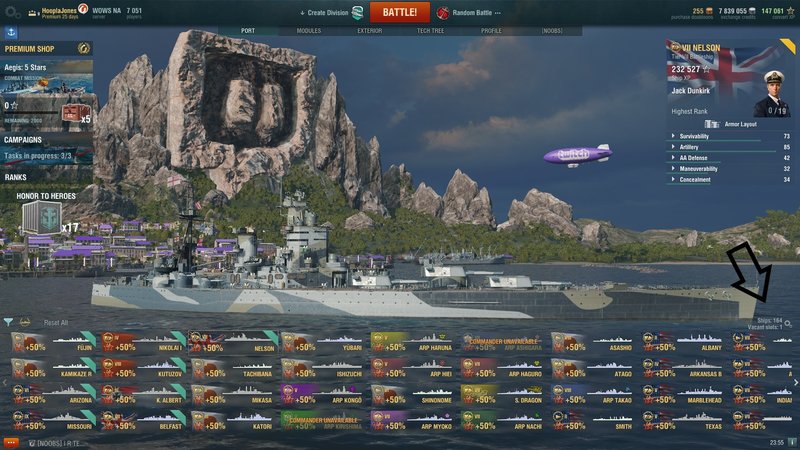Open the Ranks section
This screenshot has width=800, height=450.
pos(16,177)
